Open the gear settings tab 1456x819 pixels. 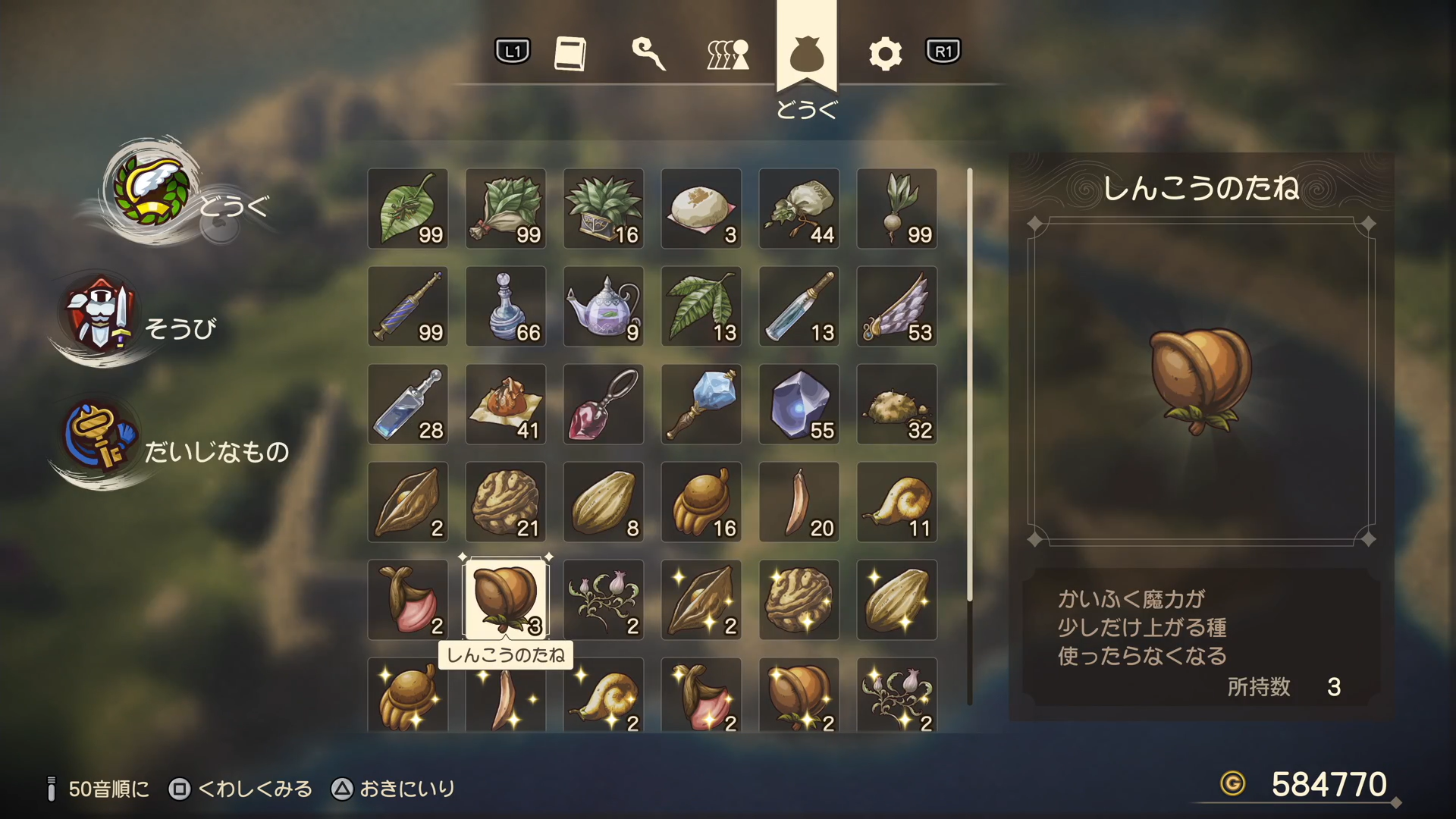coord(885,53)
